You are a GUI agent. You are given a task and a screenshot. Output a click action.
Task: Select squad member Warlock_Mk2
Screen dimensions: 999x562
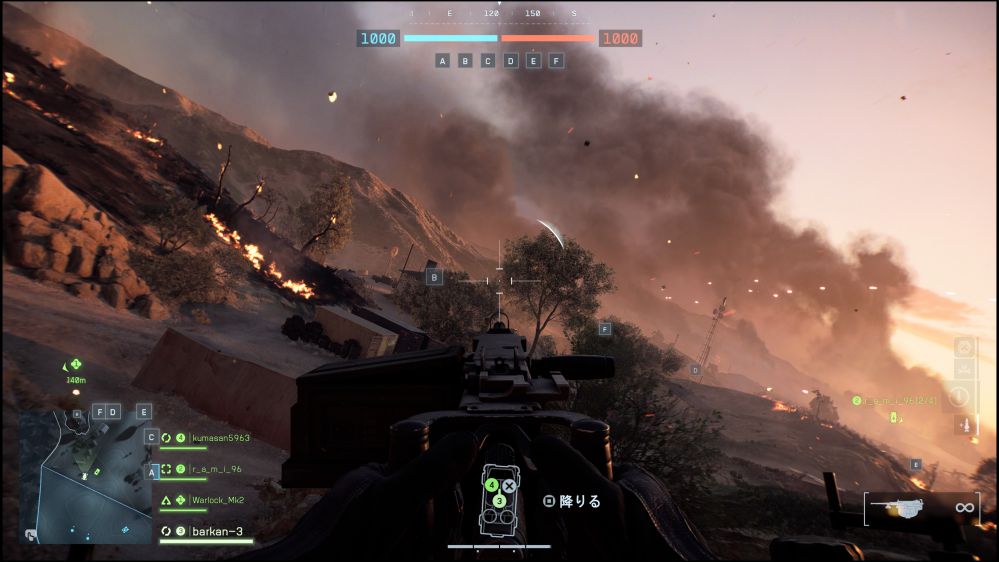[216, 500]
